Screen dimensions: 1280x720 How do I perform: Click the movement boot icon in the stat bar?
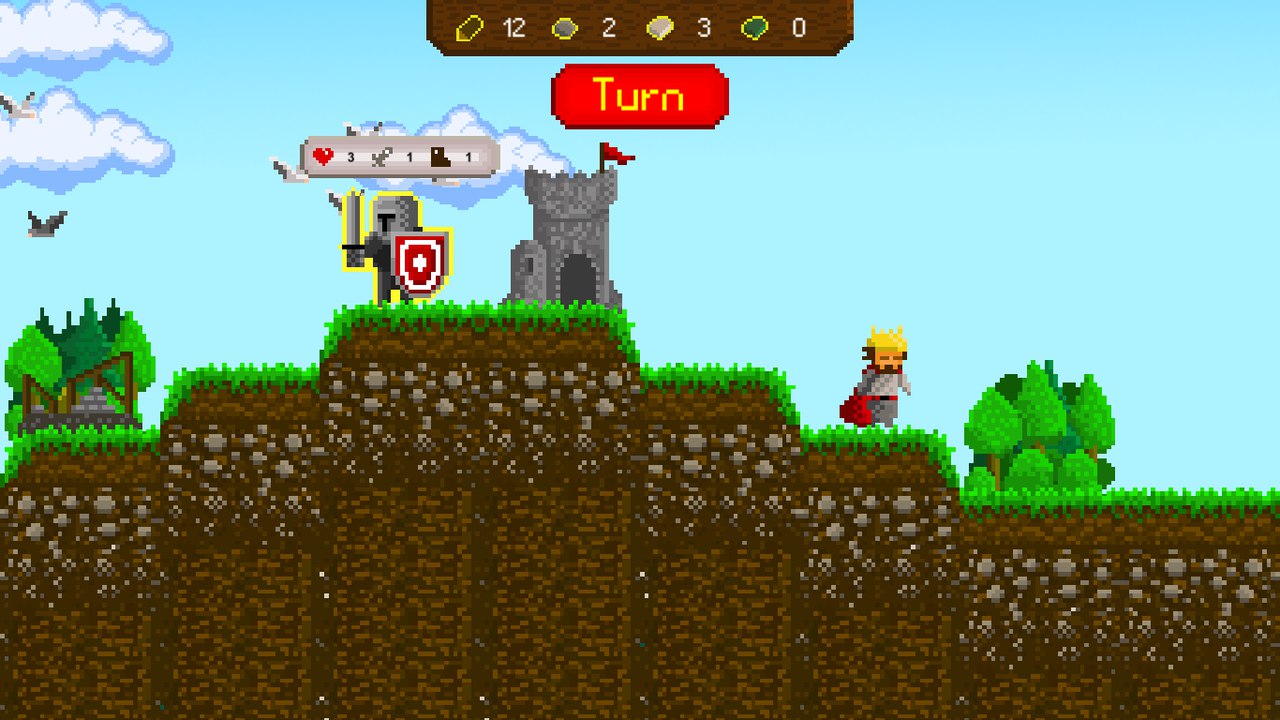440,155
